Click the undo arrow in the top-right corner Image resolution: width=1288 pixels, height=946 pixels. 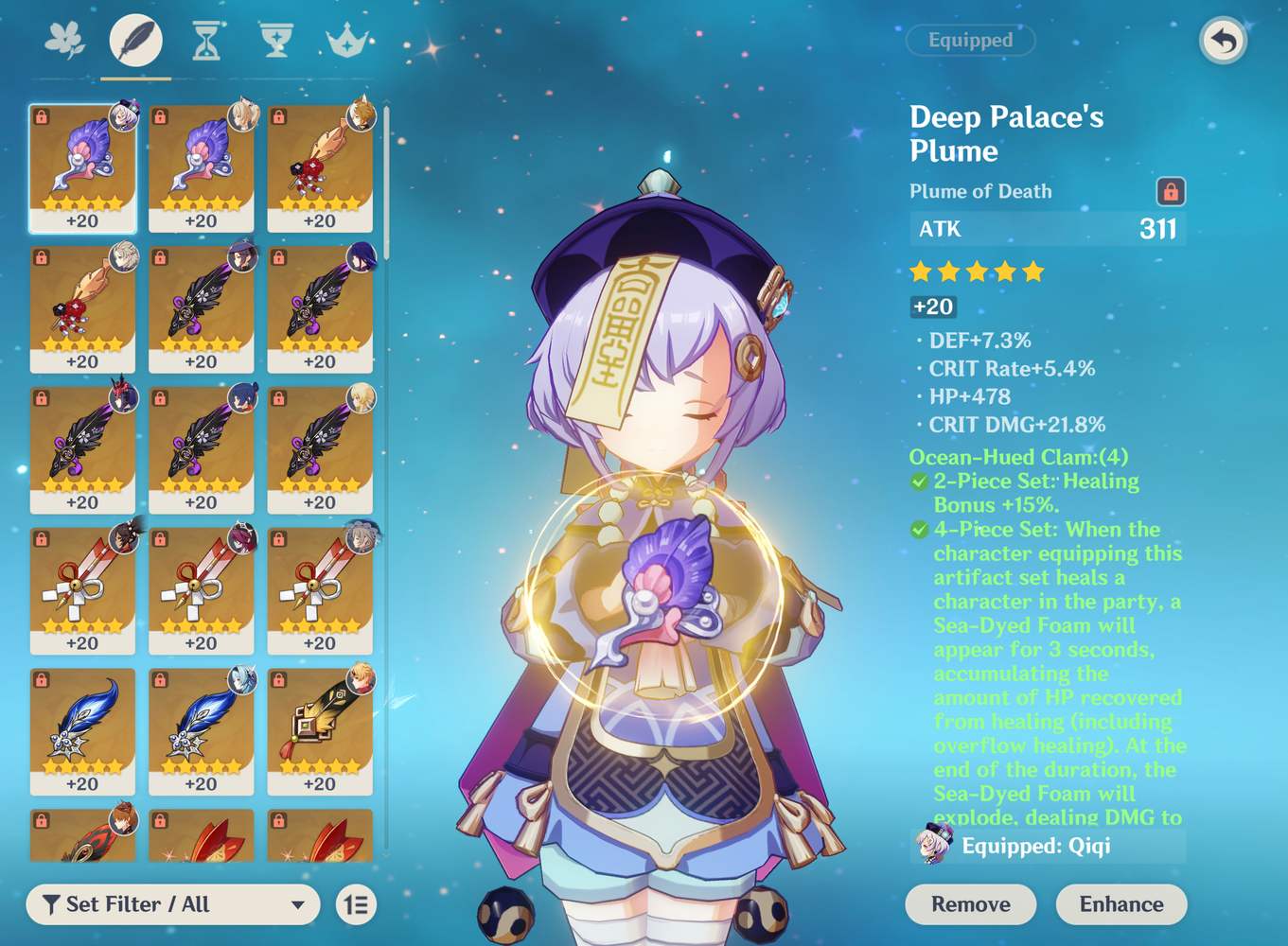(x=1223, y=42)
